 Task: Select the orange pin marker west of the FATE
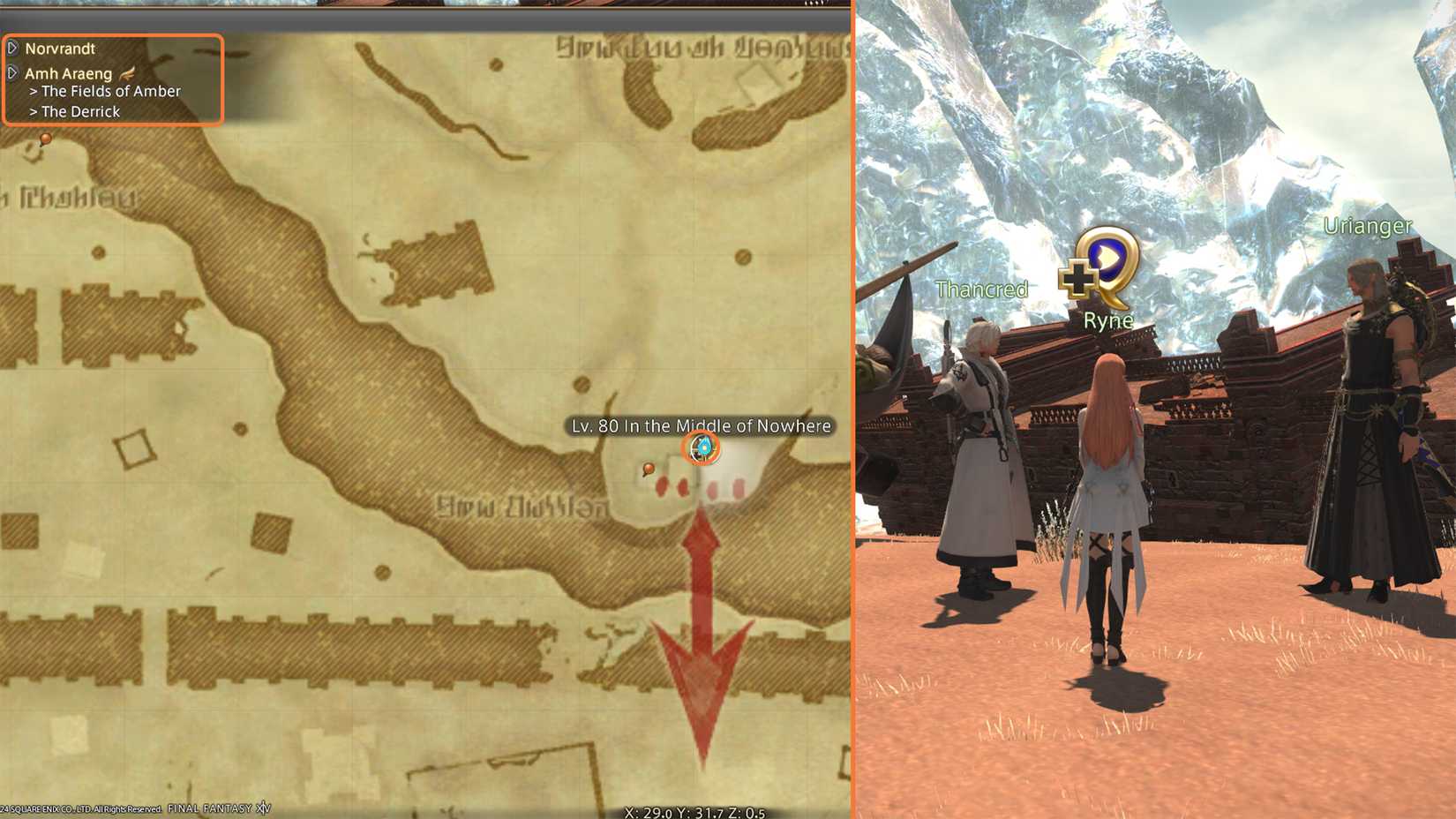click(648, 470)
